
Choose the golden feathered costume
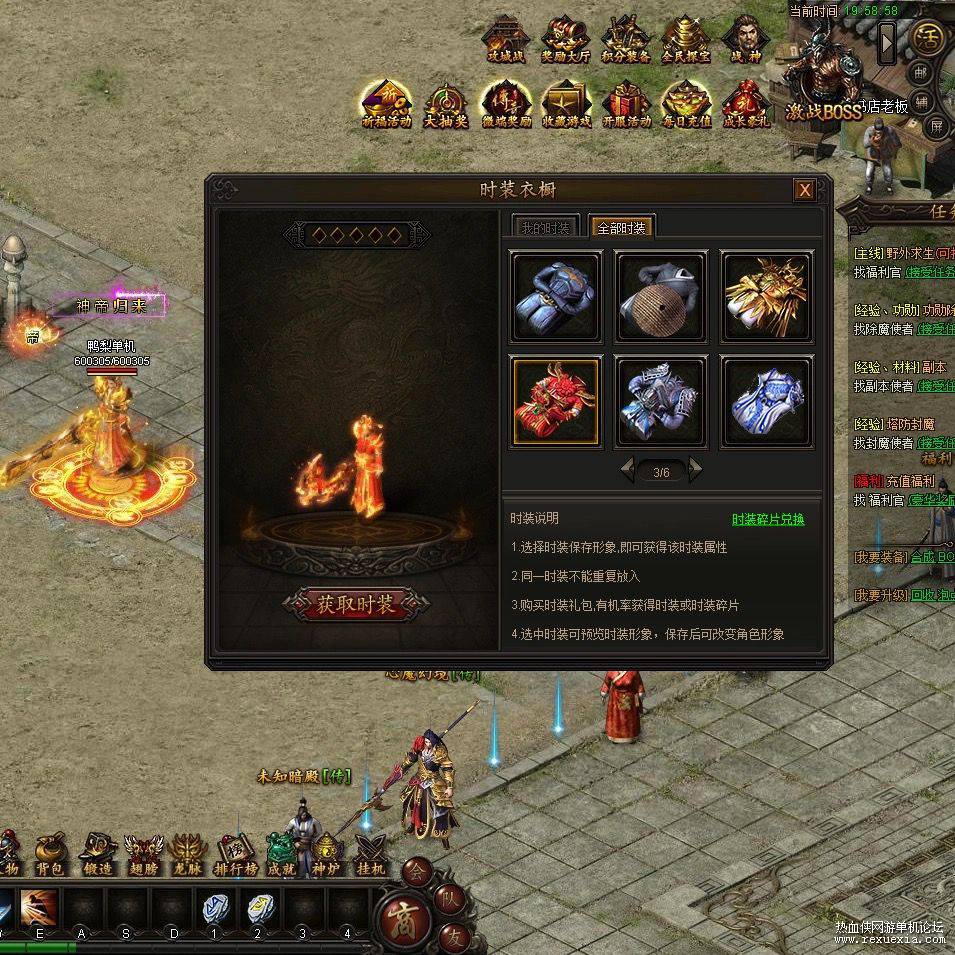point(767,296)
